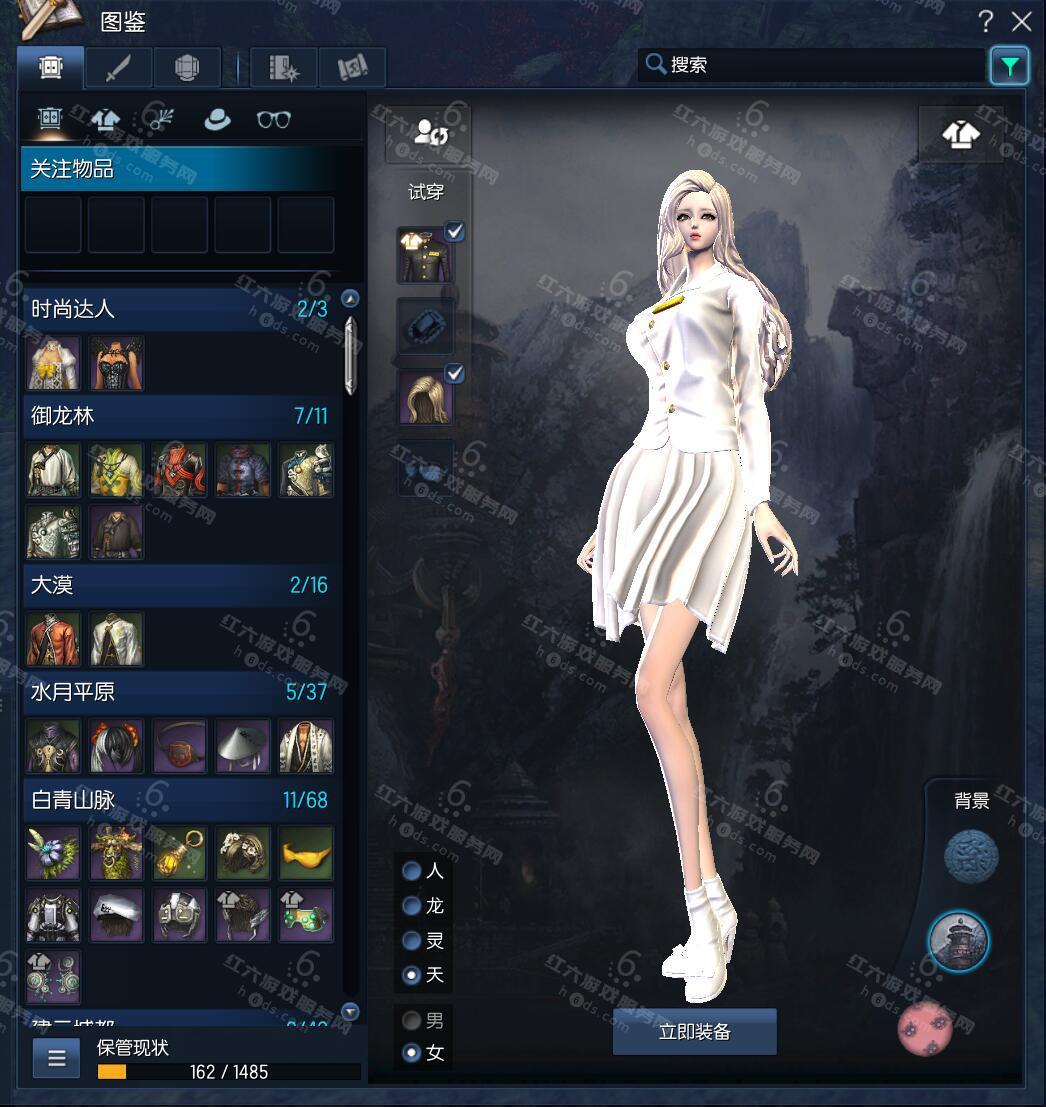The image size is (1046, 1107).
Task: Select the glasses sub-category tab
Action: (273, 120)
